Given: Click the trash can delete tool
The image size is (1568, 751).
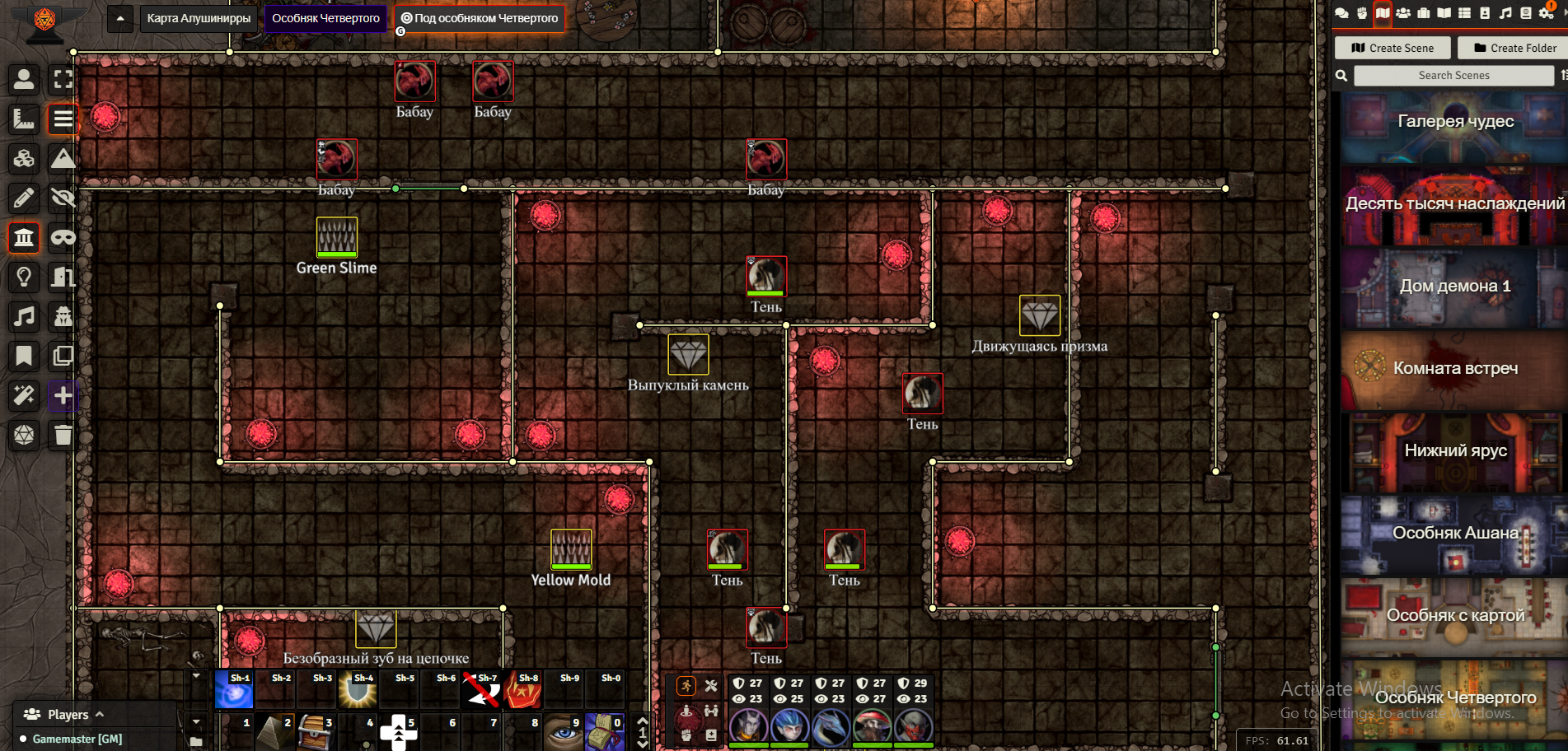Looking at the screenshot, I should 63,435.
